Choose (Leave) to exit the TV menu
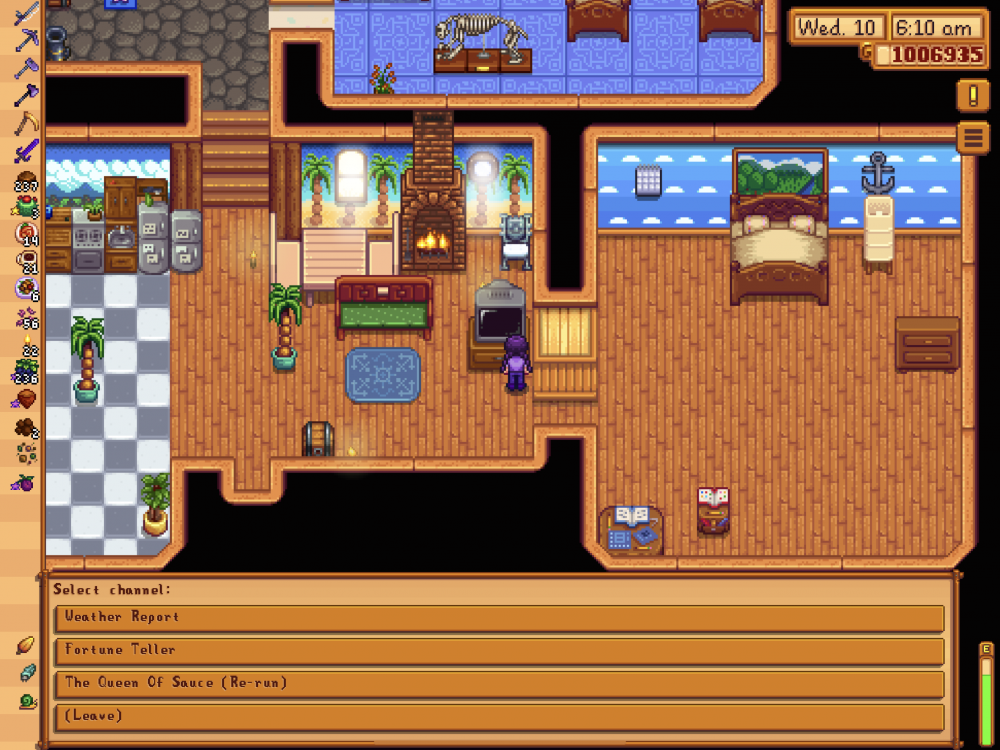1000x750 pixels. coord(498,716)
